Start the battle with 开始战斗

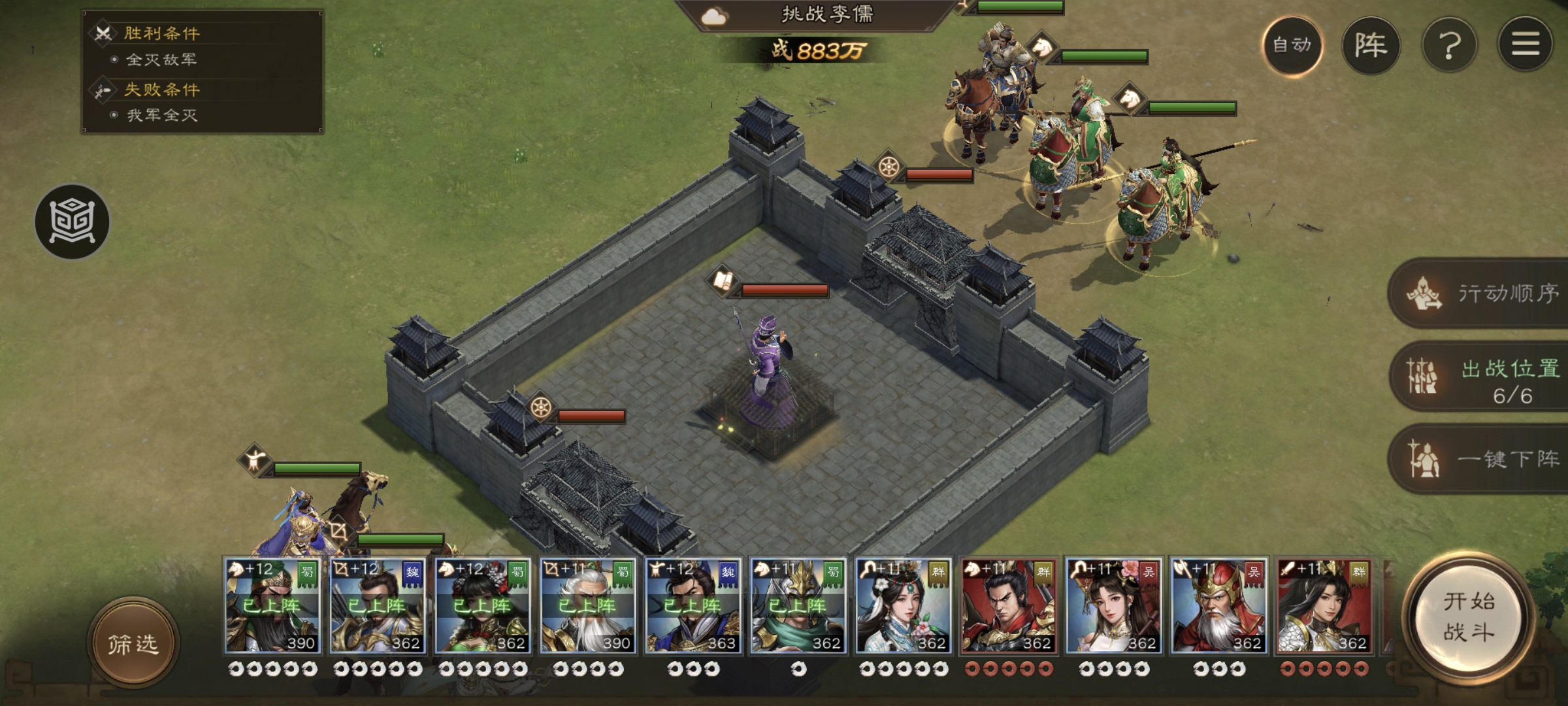[1469, 617]
